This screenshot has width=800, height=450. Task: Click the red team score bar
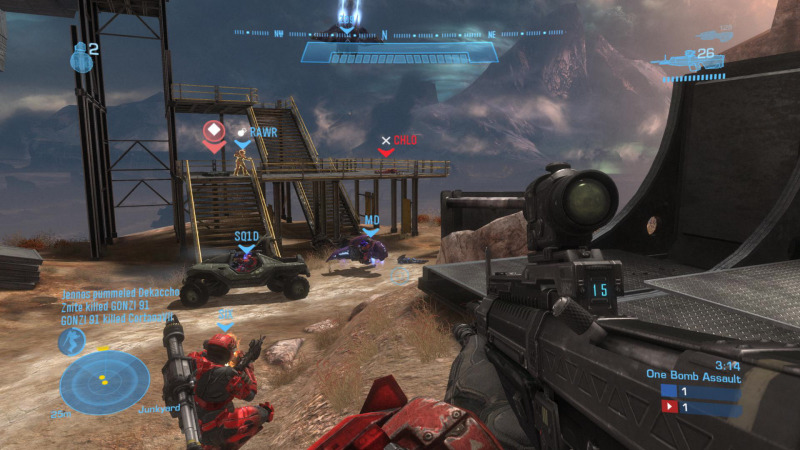pyautogui.click(x=702, y=407)
